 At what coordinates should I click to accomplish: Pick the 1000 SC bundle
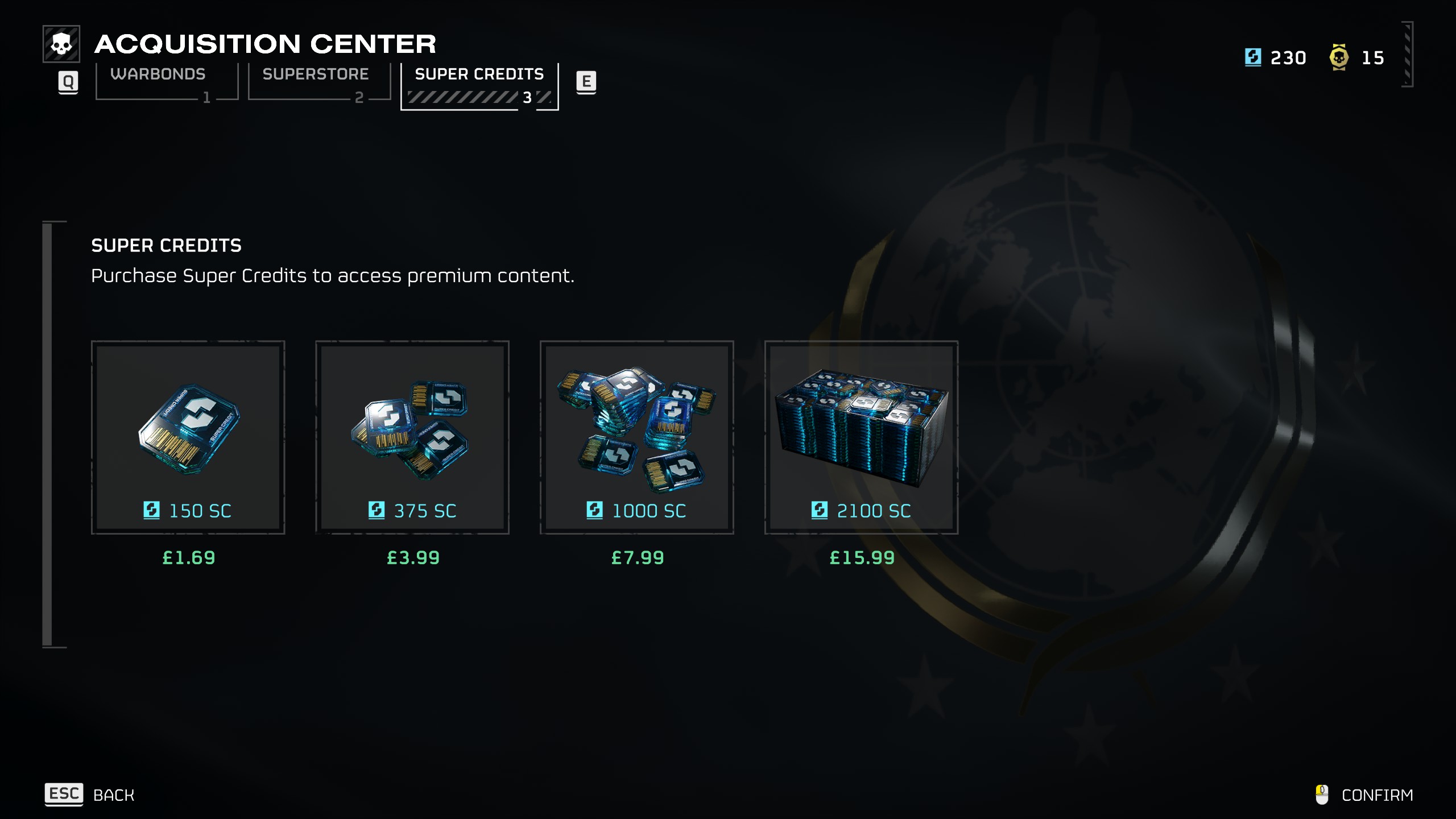(636, 437)
